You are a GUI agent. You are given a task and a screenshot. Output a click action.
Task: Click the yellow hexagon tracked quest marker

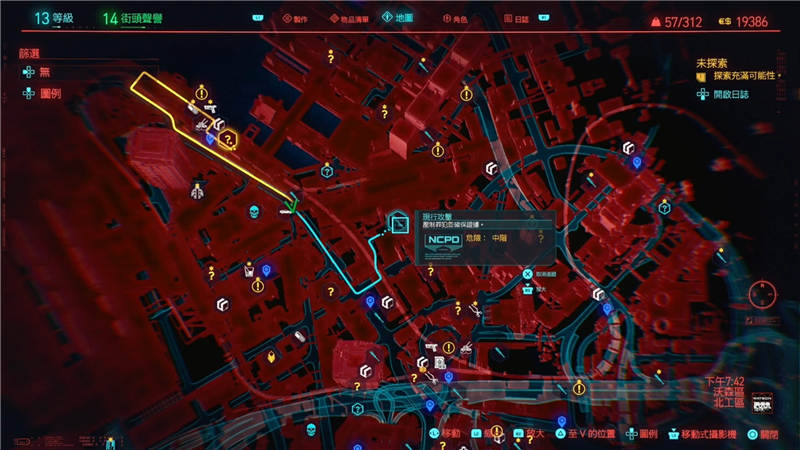(x=228, y=138)
